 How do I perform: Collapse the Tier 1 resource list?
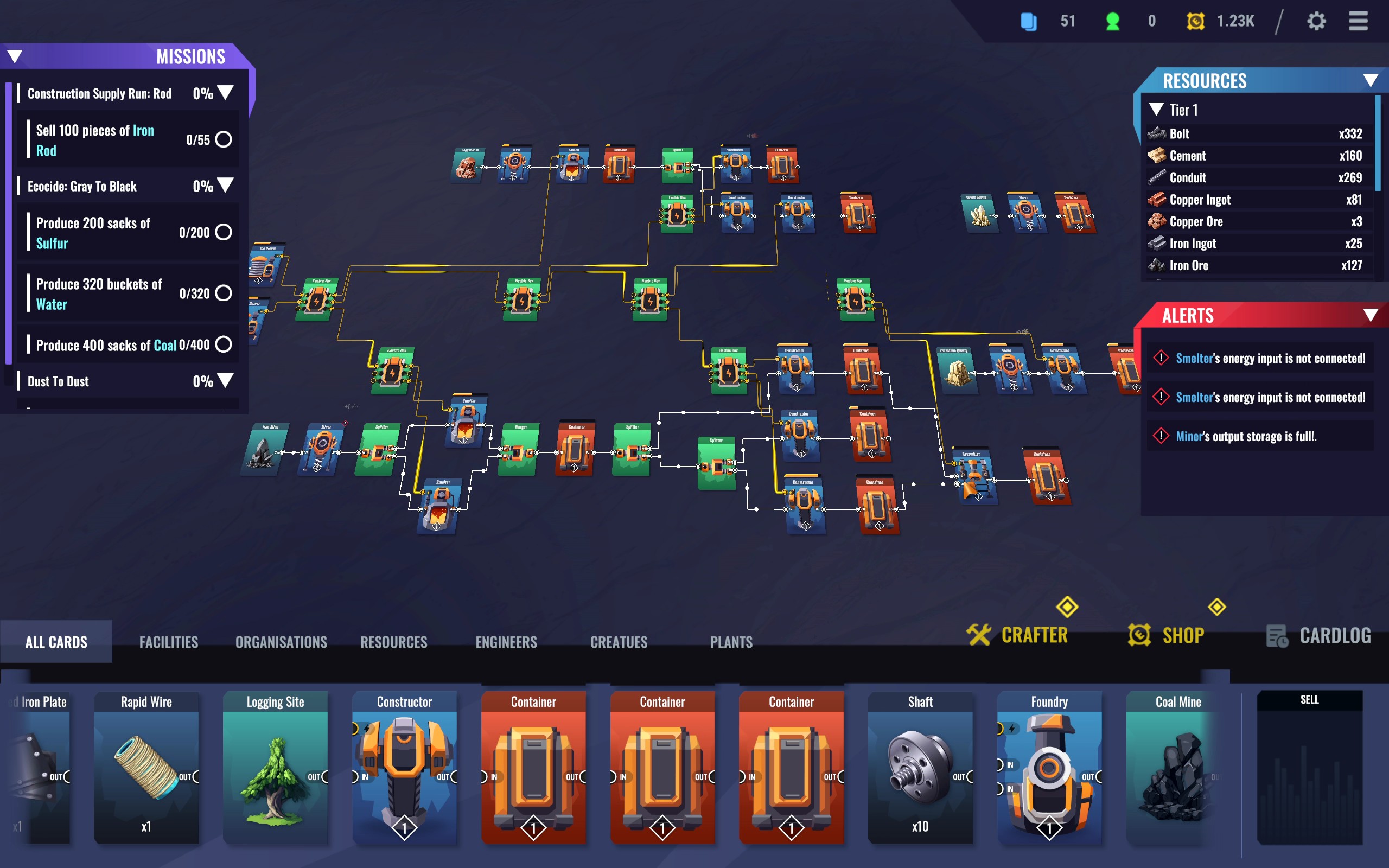pyautogui.click(x=1156, y=109)
